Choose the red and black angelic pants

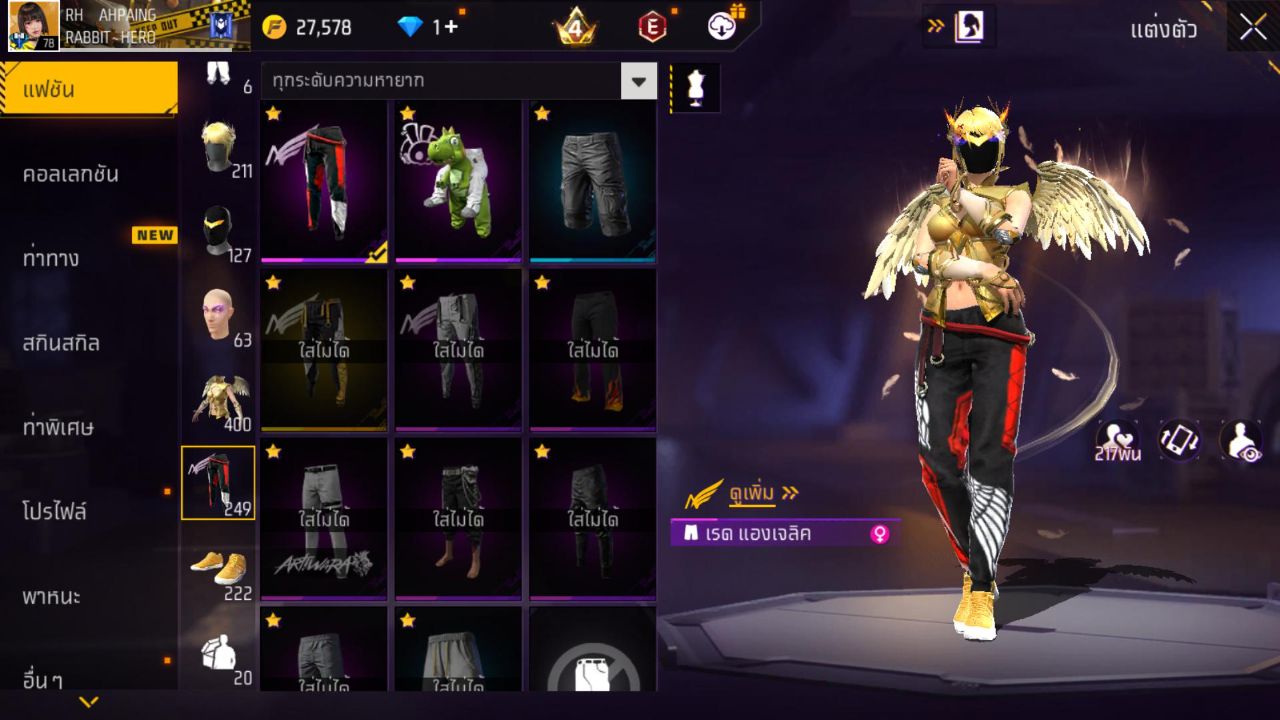(x=324, y=181)
